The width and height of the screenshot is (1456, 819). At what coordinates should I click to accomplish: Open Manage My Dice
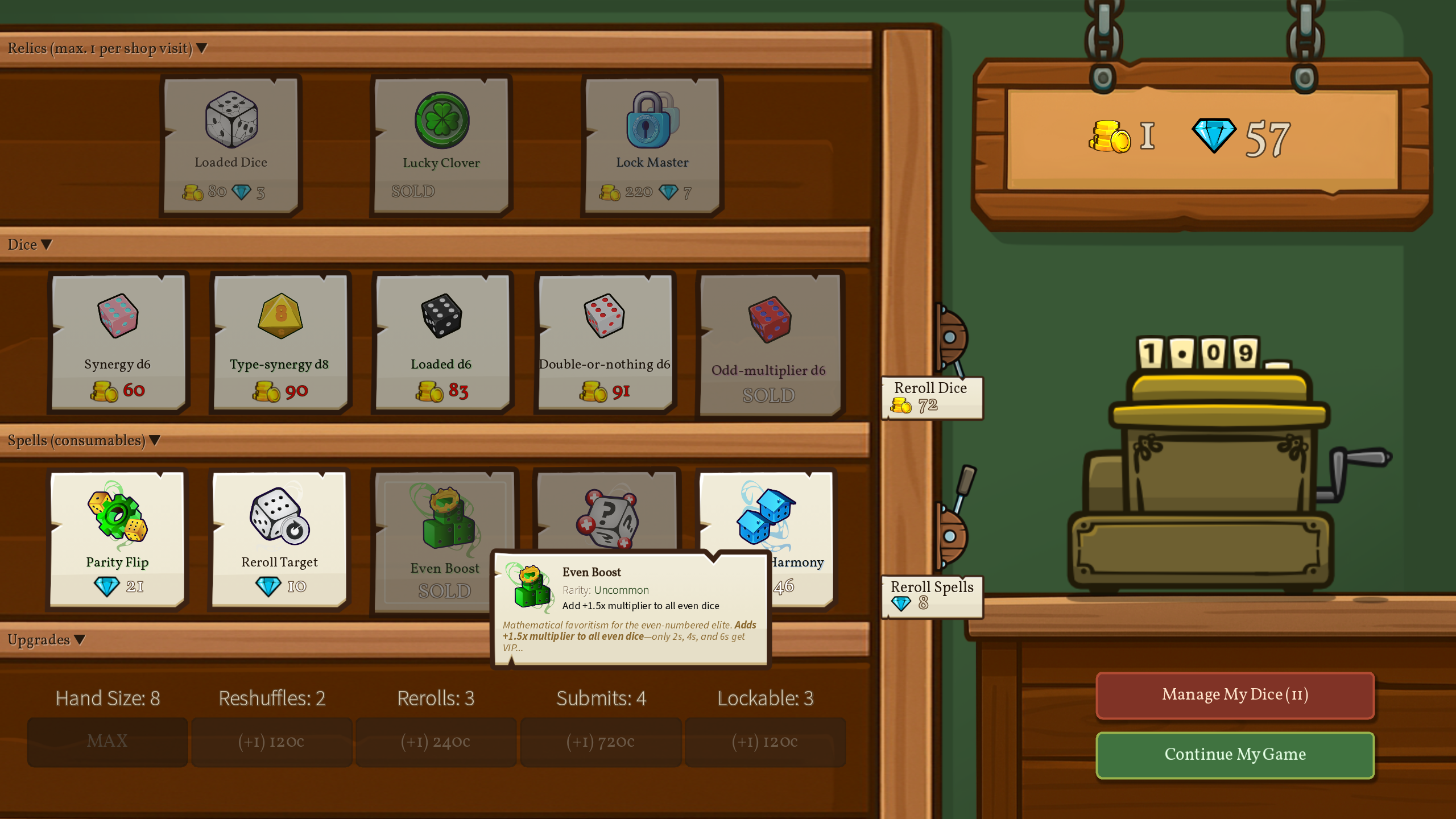point(1235,694)
